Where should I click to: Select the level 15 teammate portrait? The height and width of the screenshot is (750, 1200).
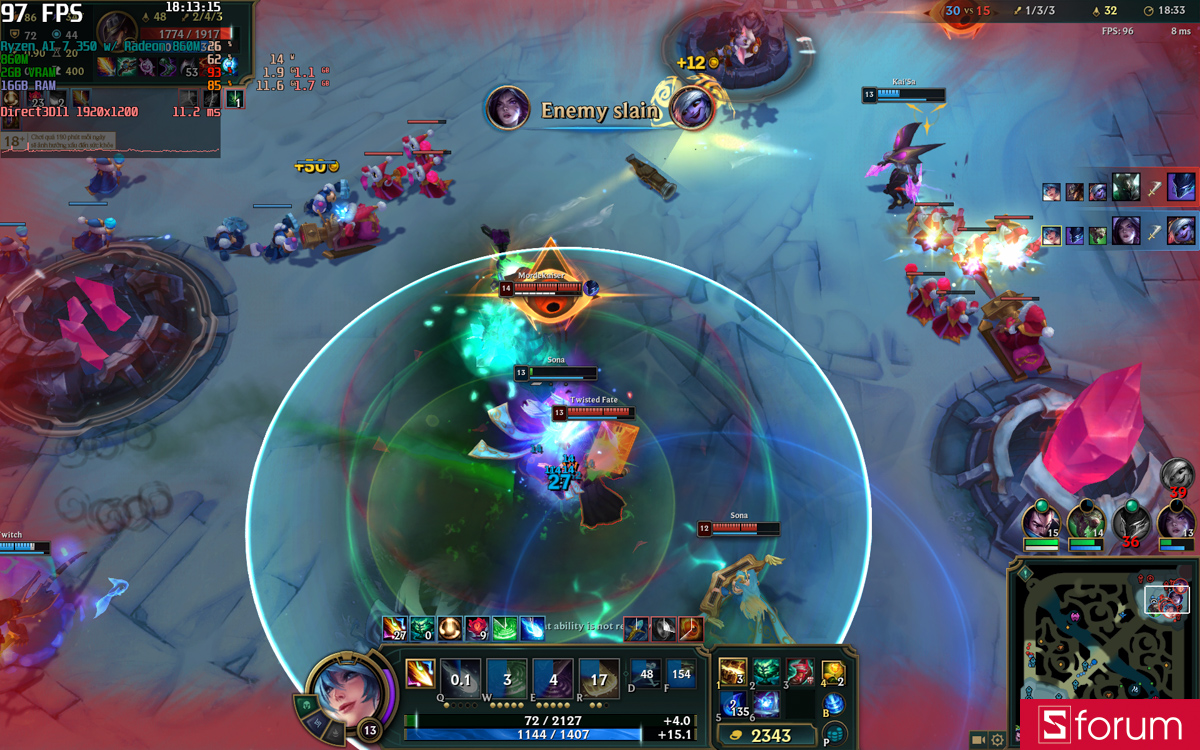tap(1040, 522)
